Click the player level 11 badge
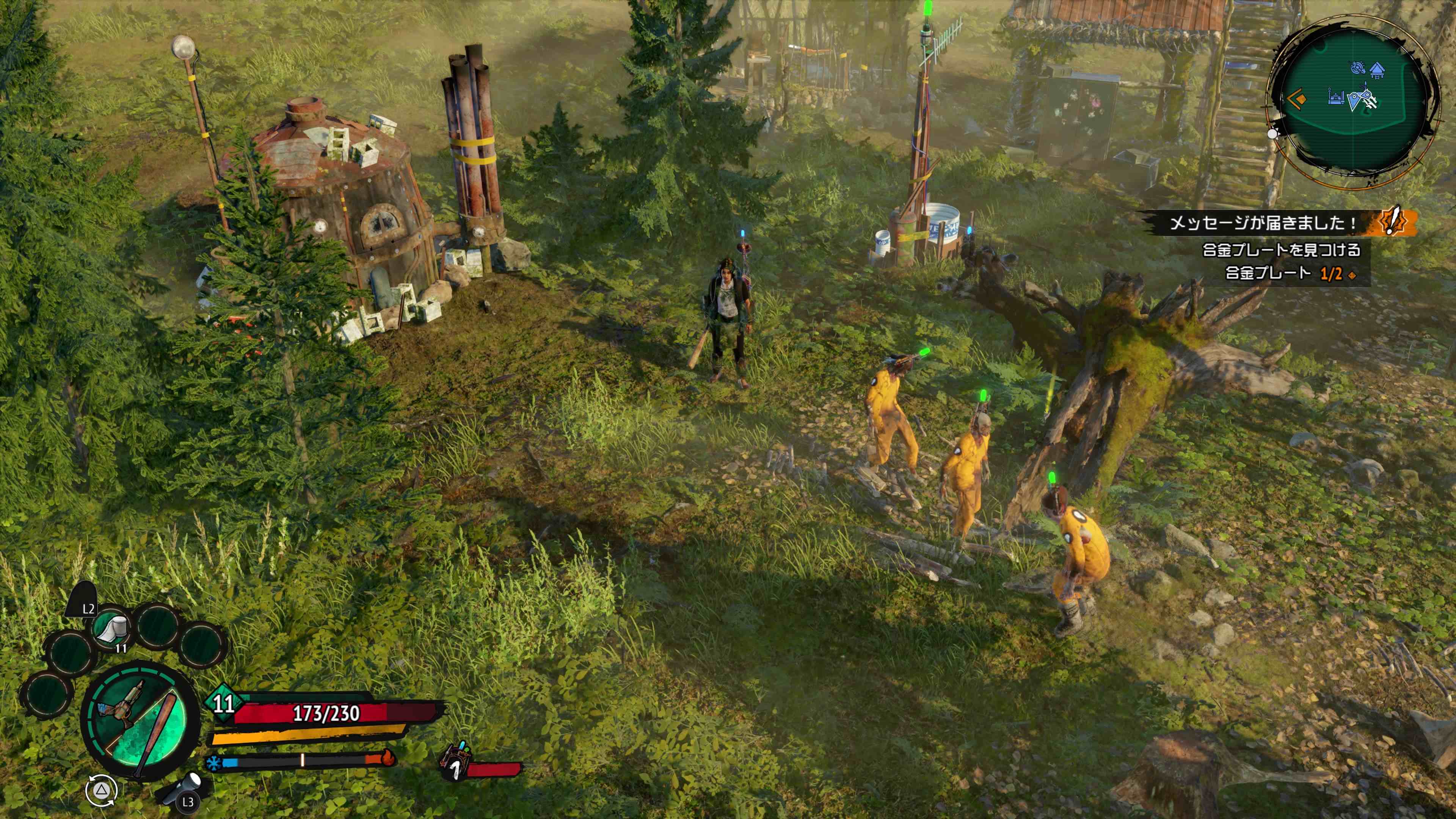 tap(223, 703)
